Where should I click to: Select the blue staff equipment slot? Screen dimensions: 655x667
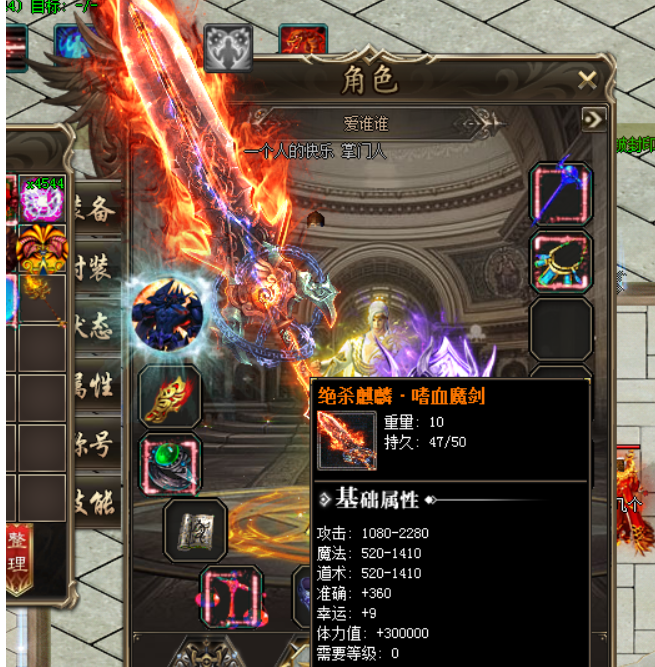pos(561,194)
